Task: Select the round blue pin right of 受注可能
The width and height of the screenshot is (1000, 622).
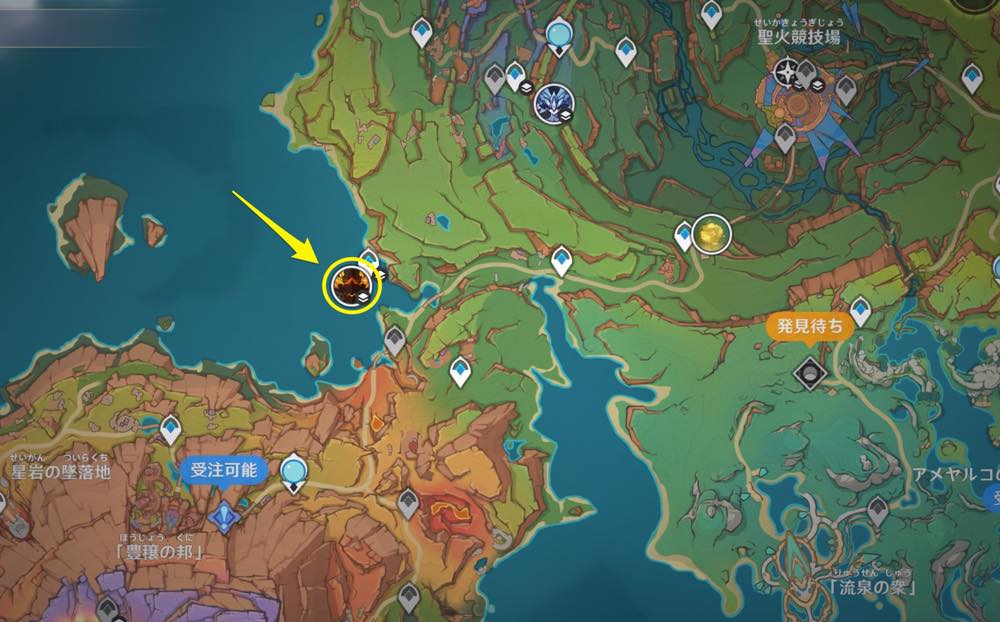Action: point(294,471)
